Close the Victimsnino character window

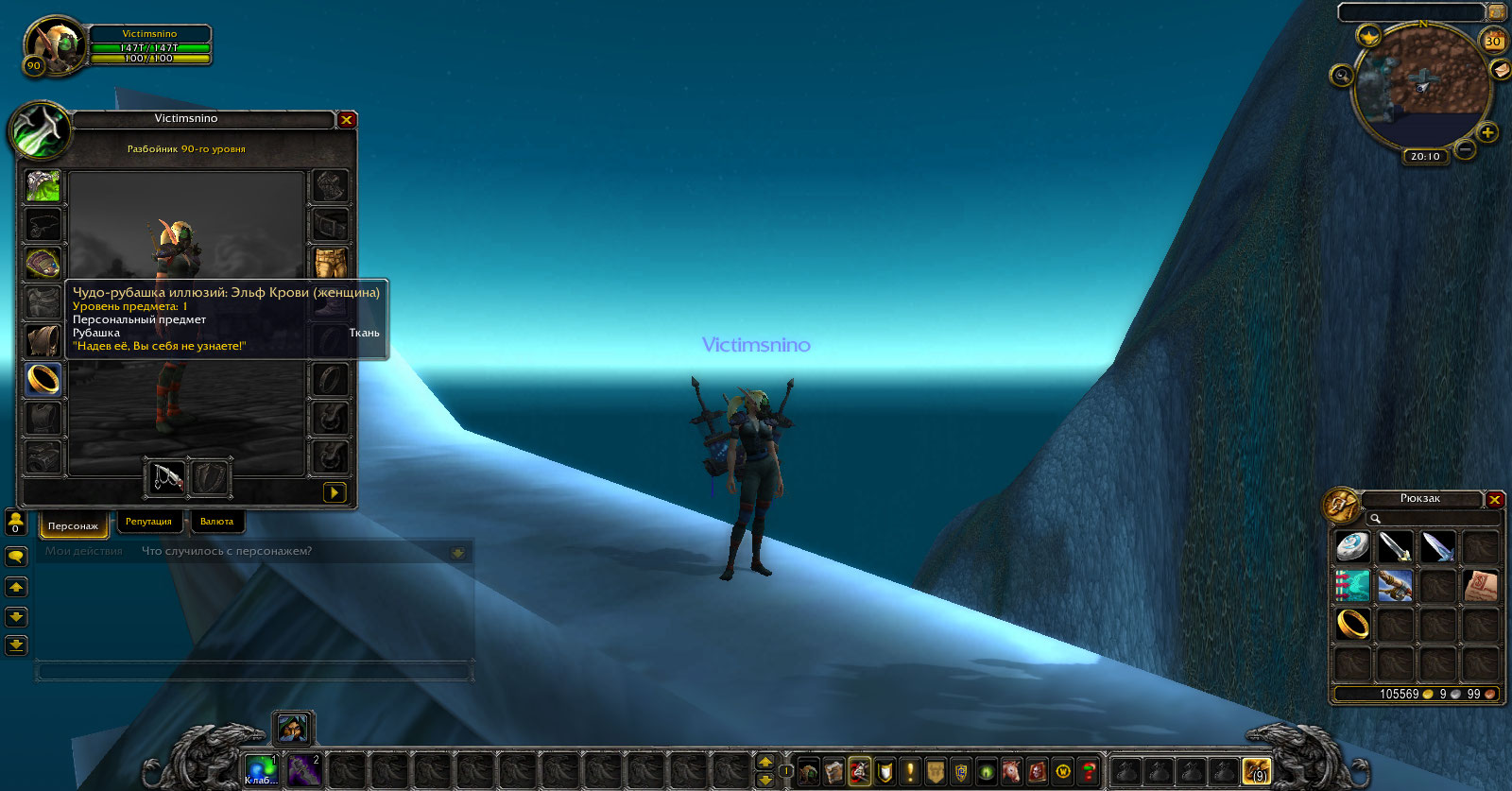pyautogui.click(x=347, y=120)
